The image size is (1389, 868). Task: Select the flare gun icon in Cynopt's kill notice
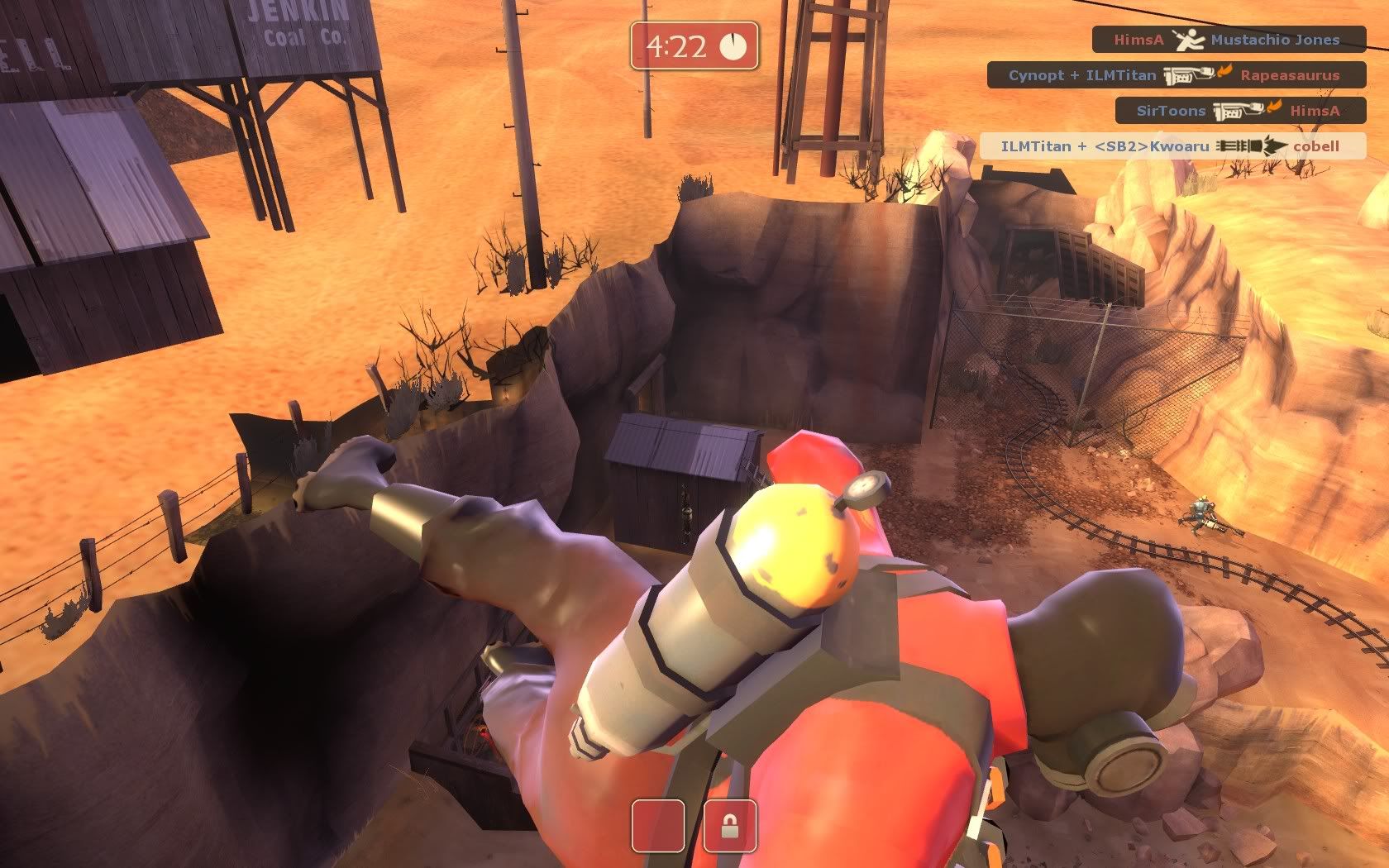coord(1188,75)
